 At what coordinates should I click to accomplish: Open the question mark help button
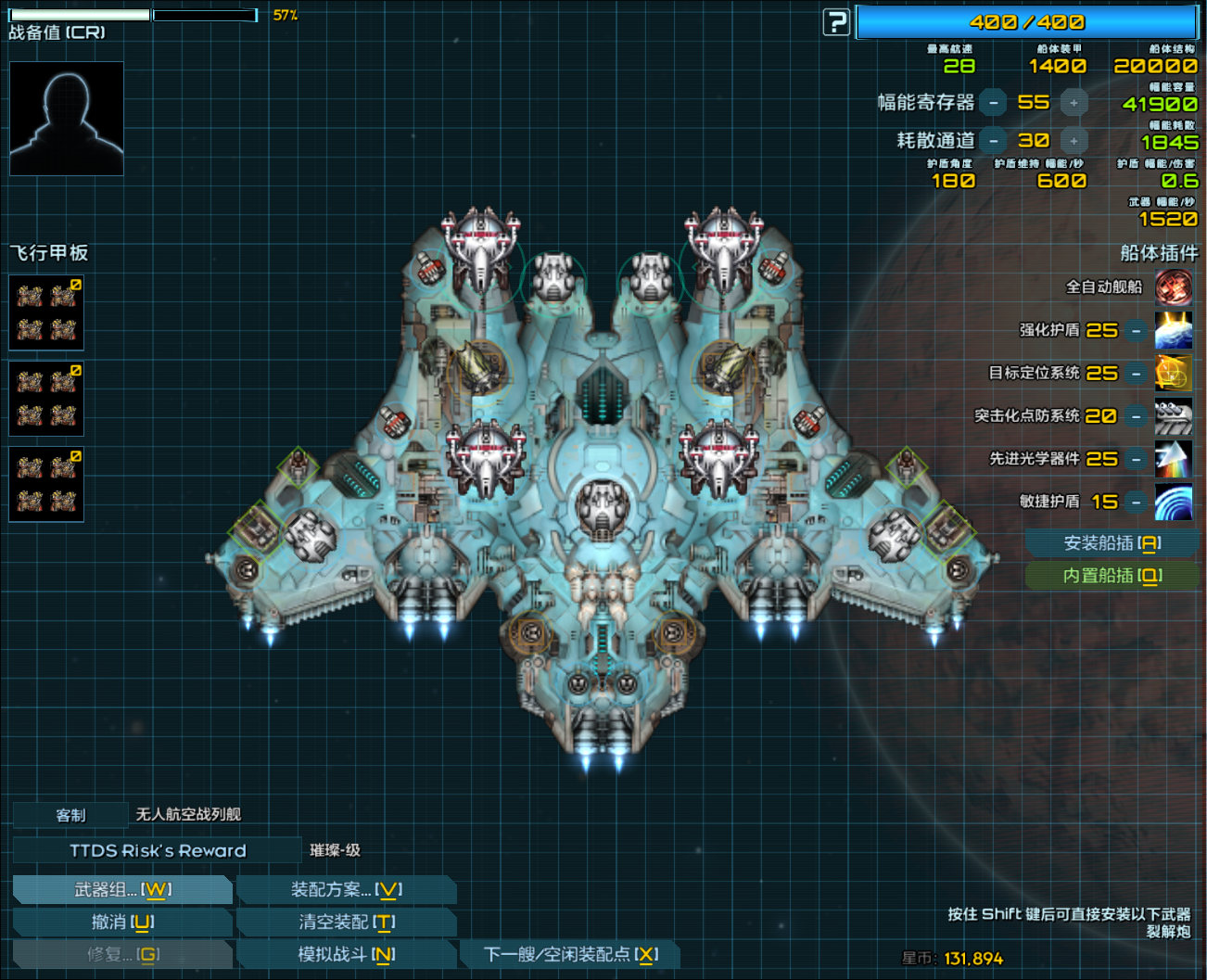pos(836,22)
